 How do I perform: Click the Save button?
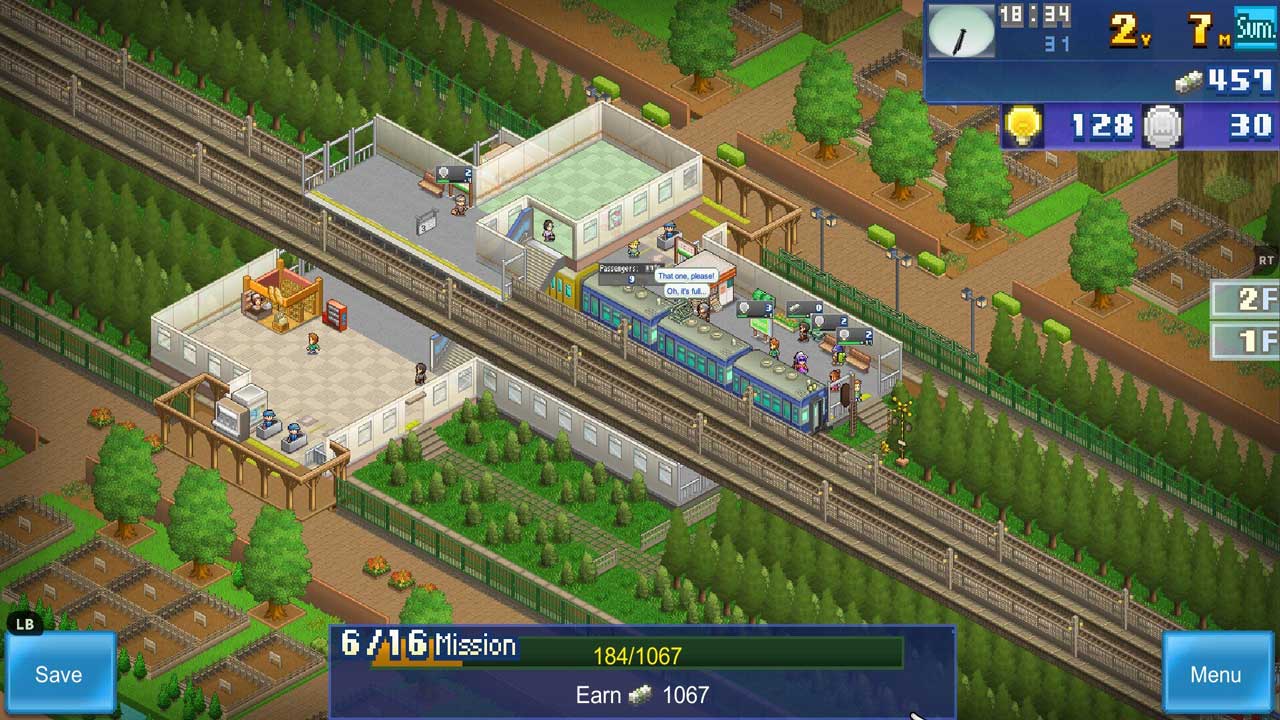(x=59, y=674)
